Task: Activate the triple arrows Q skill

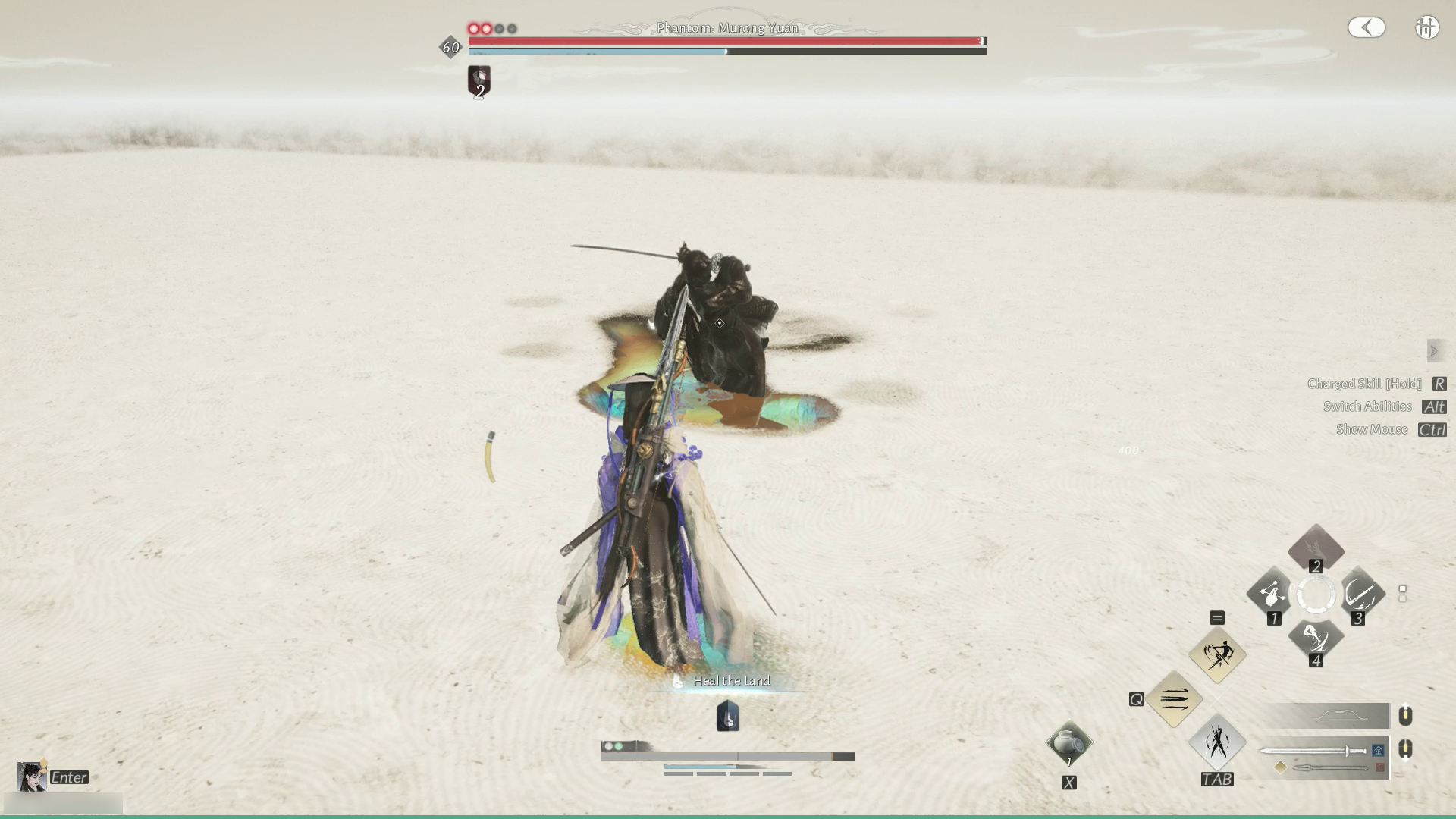Action: tap(1174, 698)
